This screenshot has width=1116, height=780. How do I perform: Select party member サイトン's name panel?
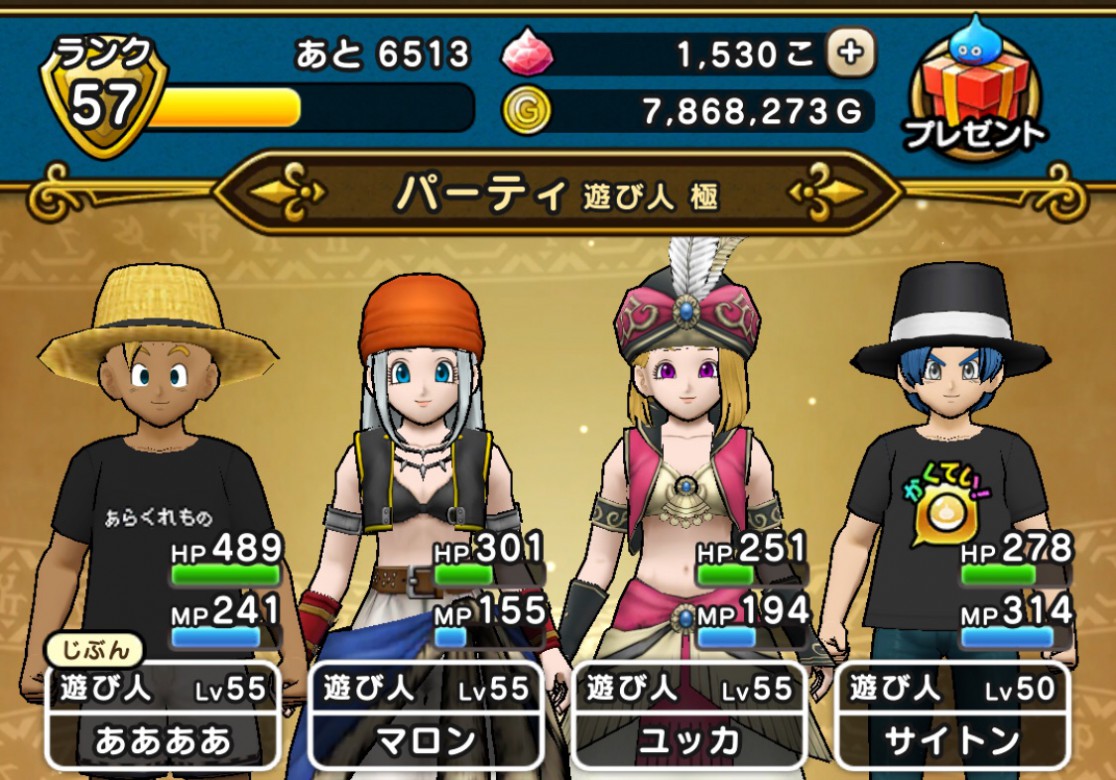[951, 714]
